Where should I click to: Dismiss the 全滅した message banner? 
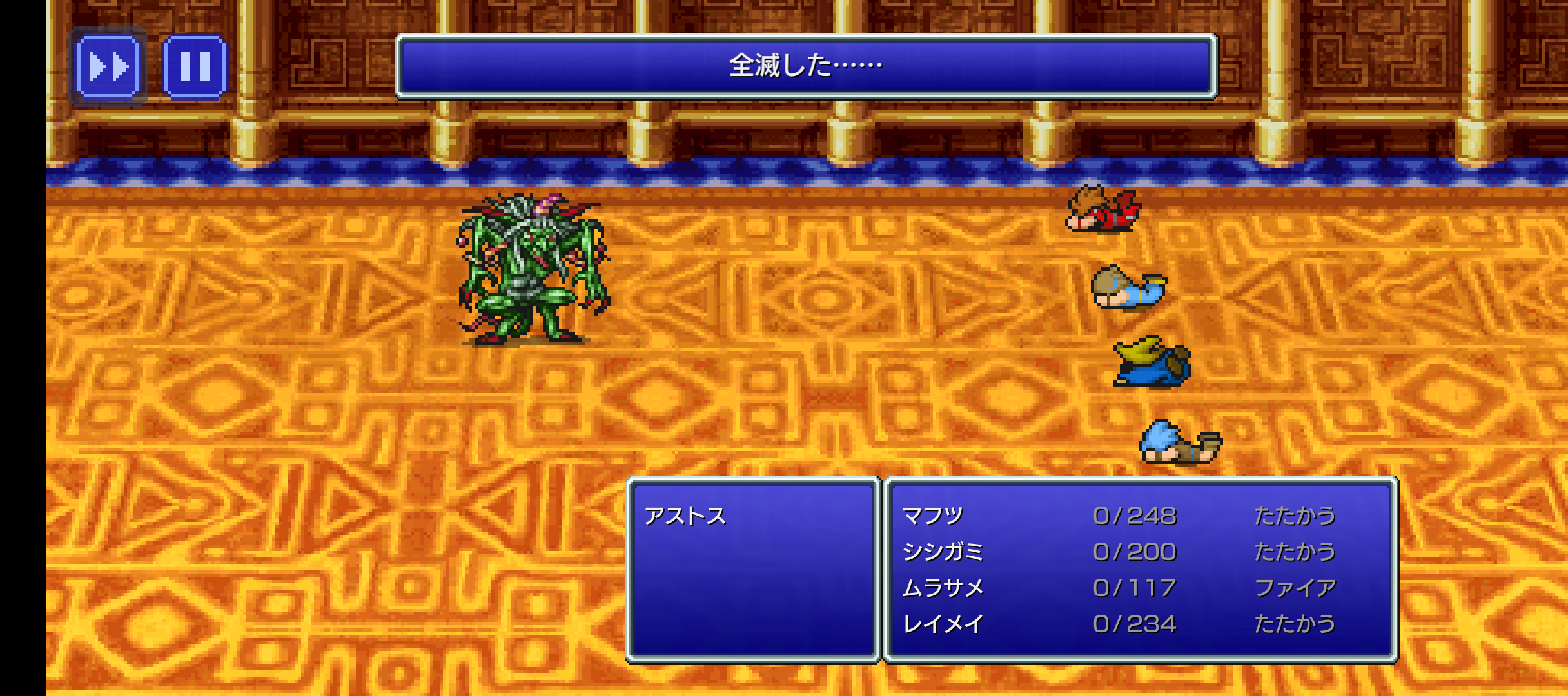click(805, 66)
